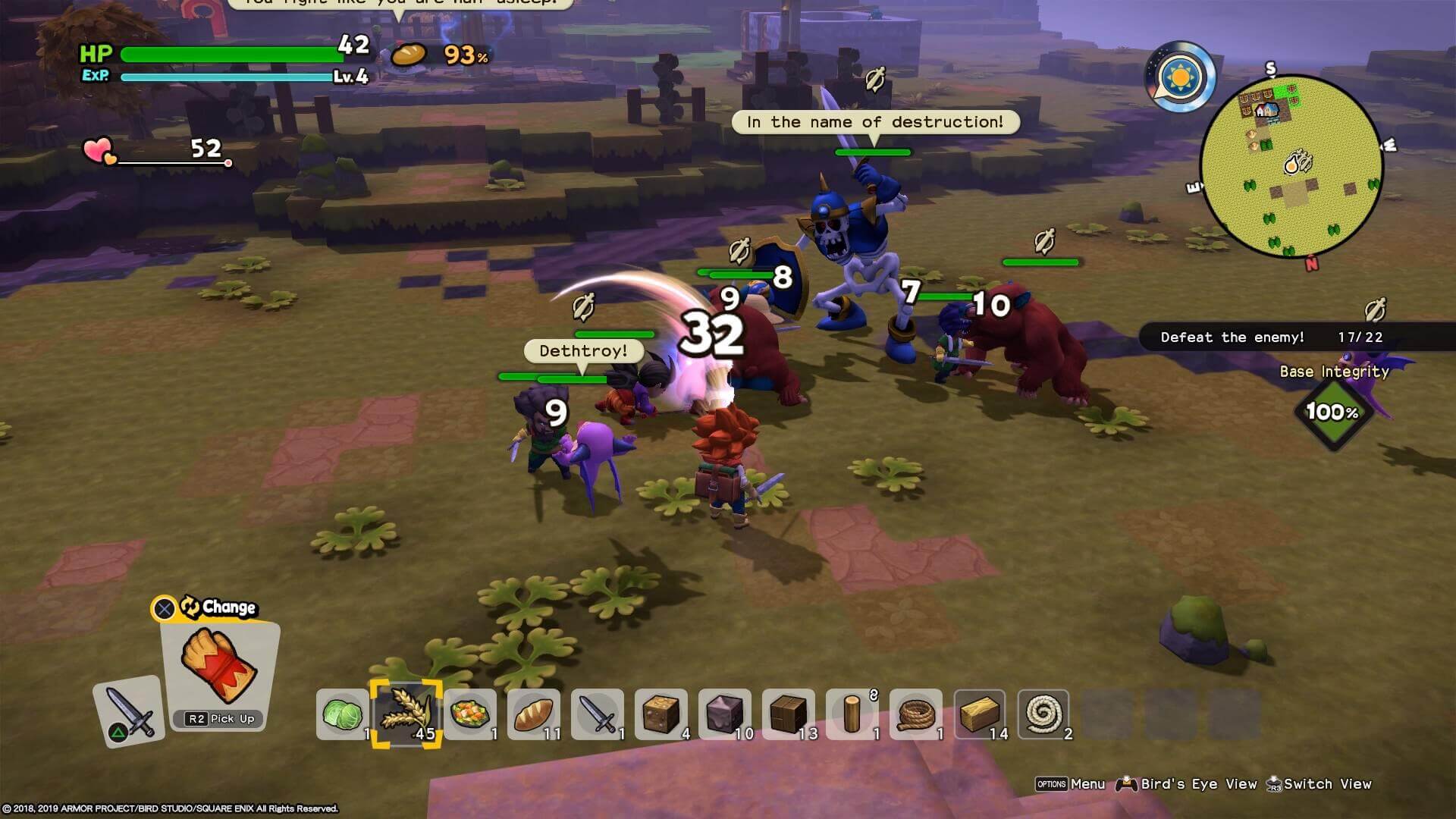
Task: Switch to the equipped sword weapon icon
Action: 129,711
